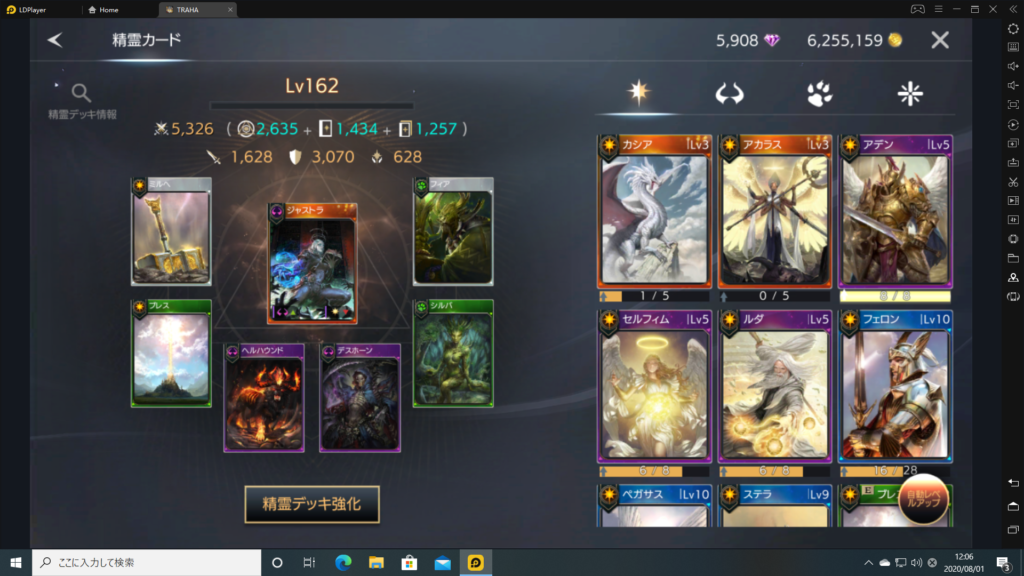Select the セルフィム angel card
Image resolution: width=1024 pixels, height=576 pixels.
(654, 392)
